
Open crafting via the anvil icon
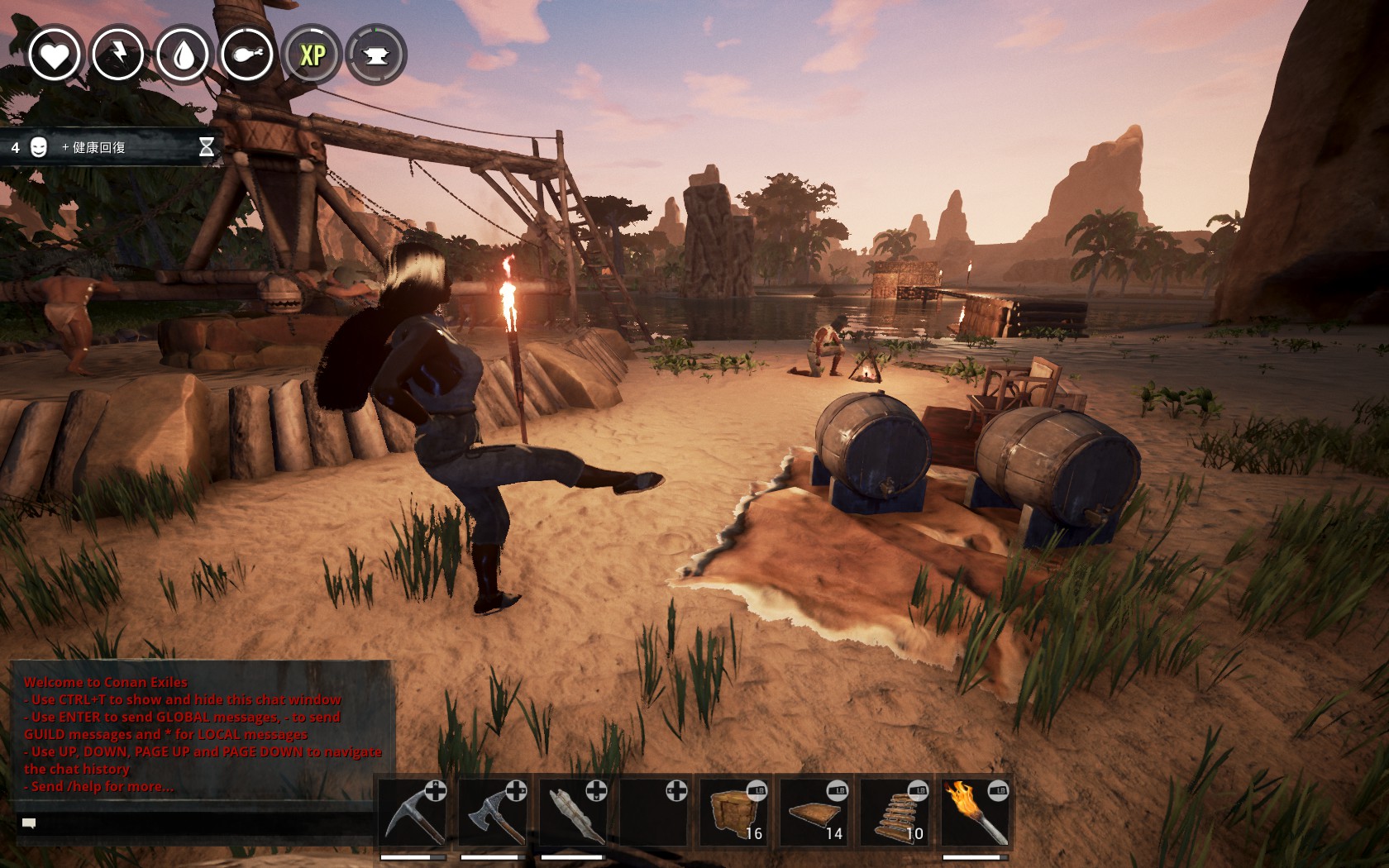(375, 55)
